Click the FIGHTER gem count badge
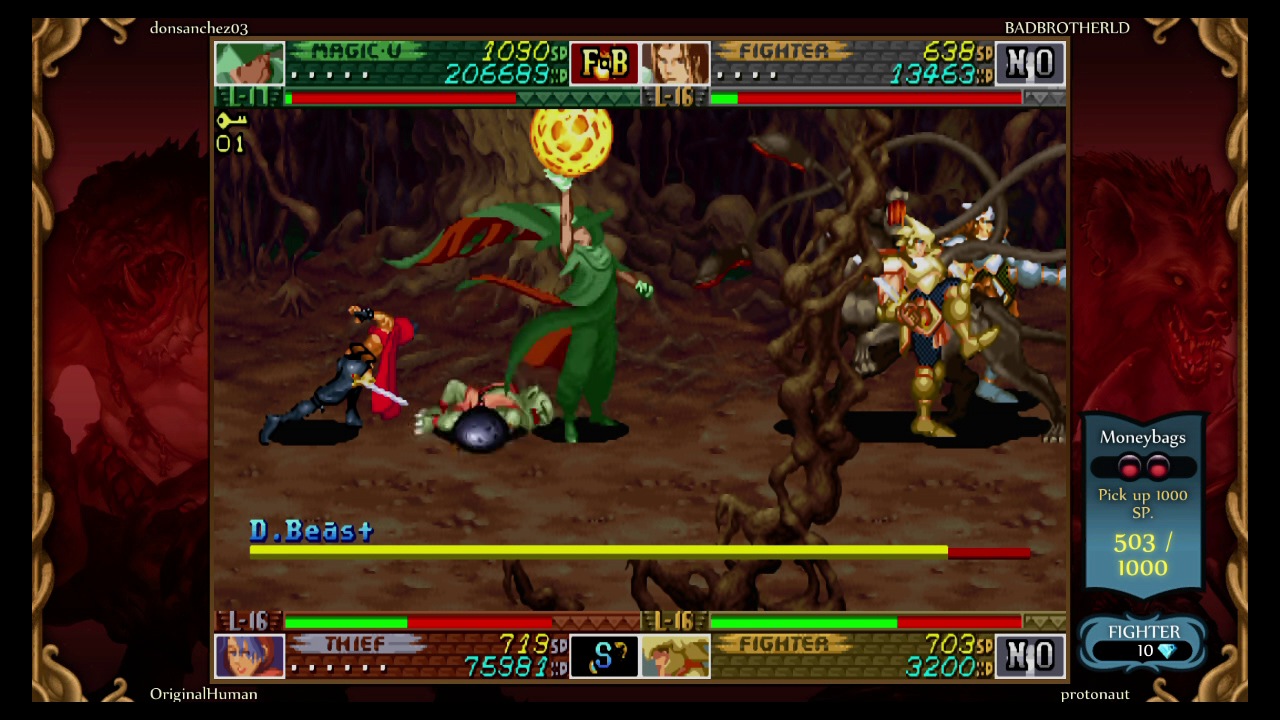The image size is (1280, 720). pyautogui.click(x=1143, y=640)
